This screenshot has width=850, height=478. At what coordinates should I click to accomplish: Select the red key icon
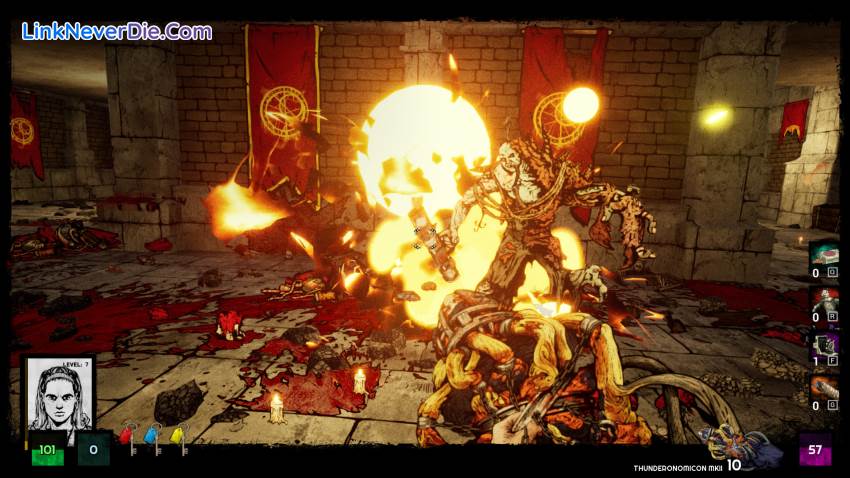click(x=127, y=437)
